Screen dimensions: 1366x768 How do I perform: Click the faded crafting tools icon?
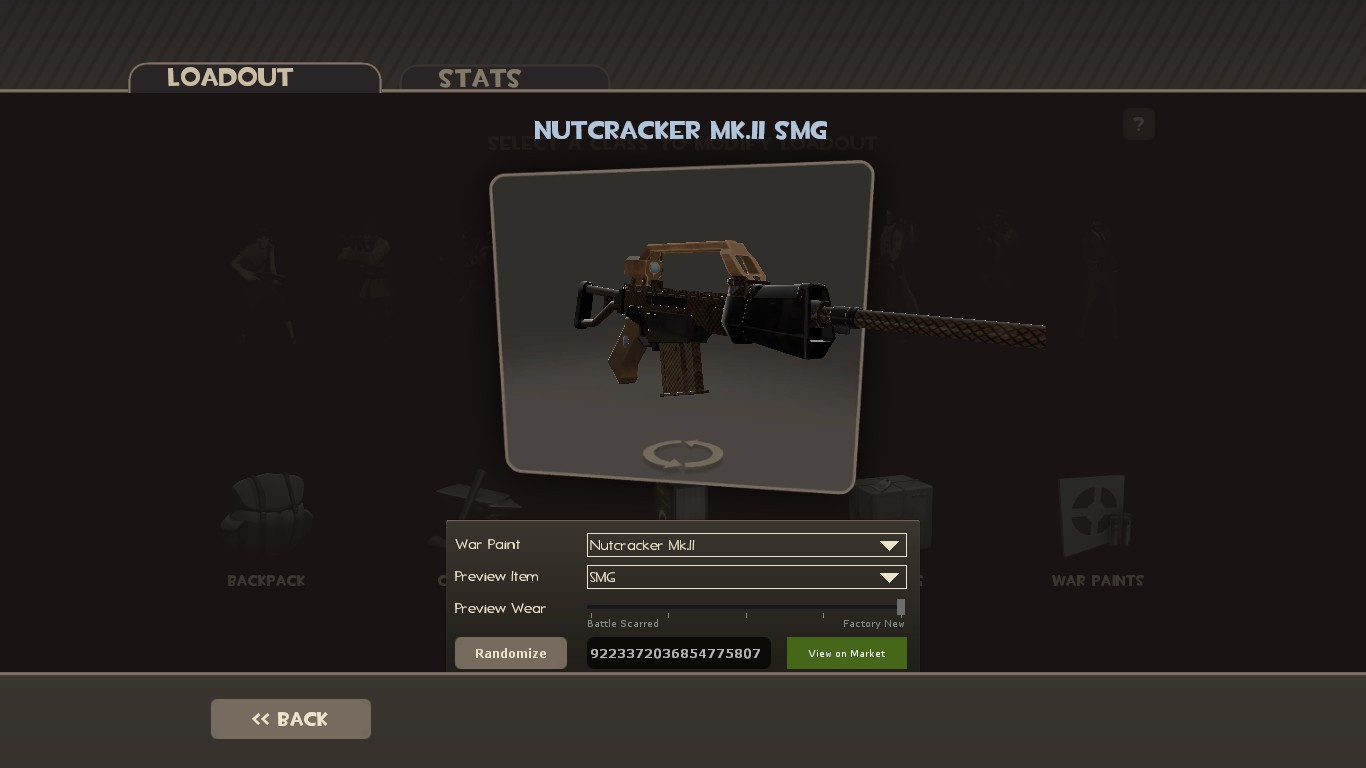(478, 495)
